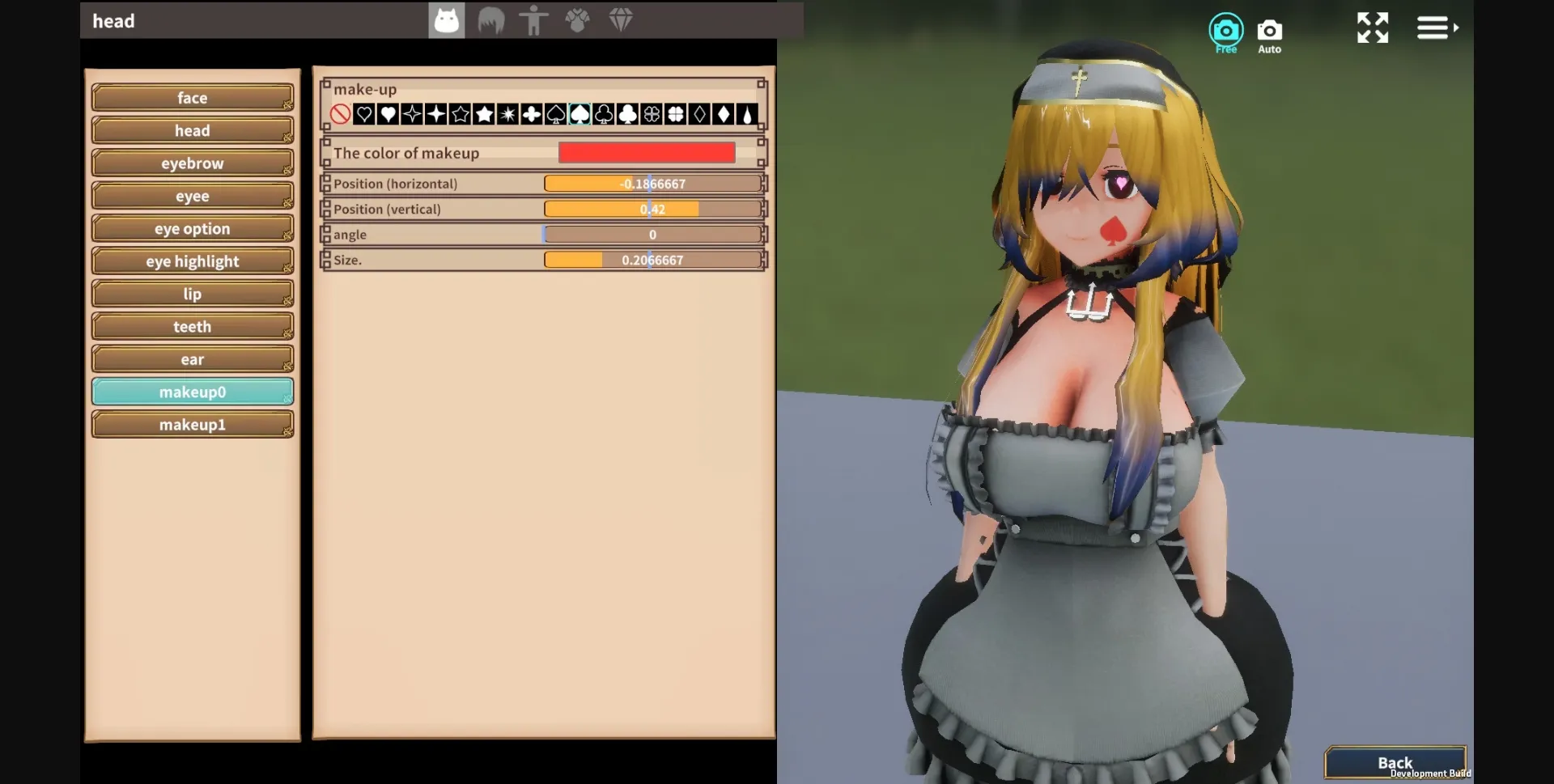Switch to the makeup1 tab
The height and width of the screenshot is (784, 1554).
[x=192, y=423]
